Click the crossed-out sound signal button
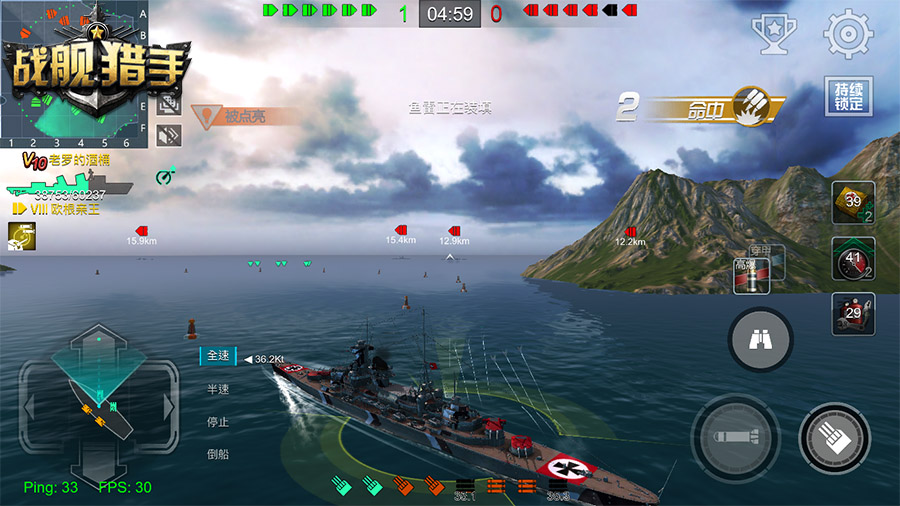 click(168, 134)
